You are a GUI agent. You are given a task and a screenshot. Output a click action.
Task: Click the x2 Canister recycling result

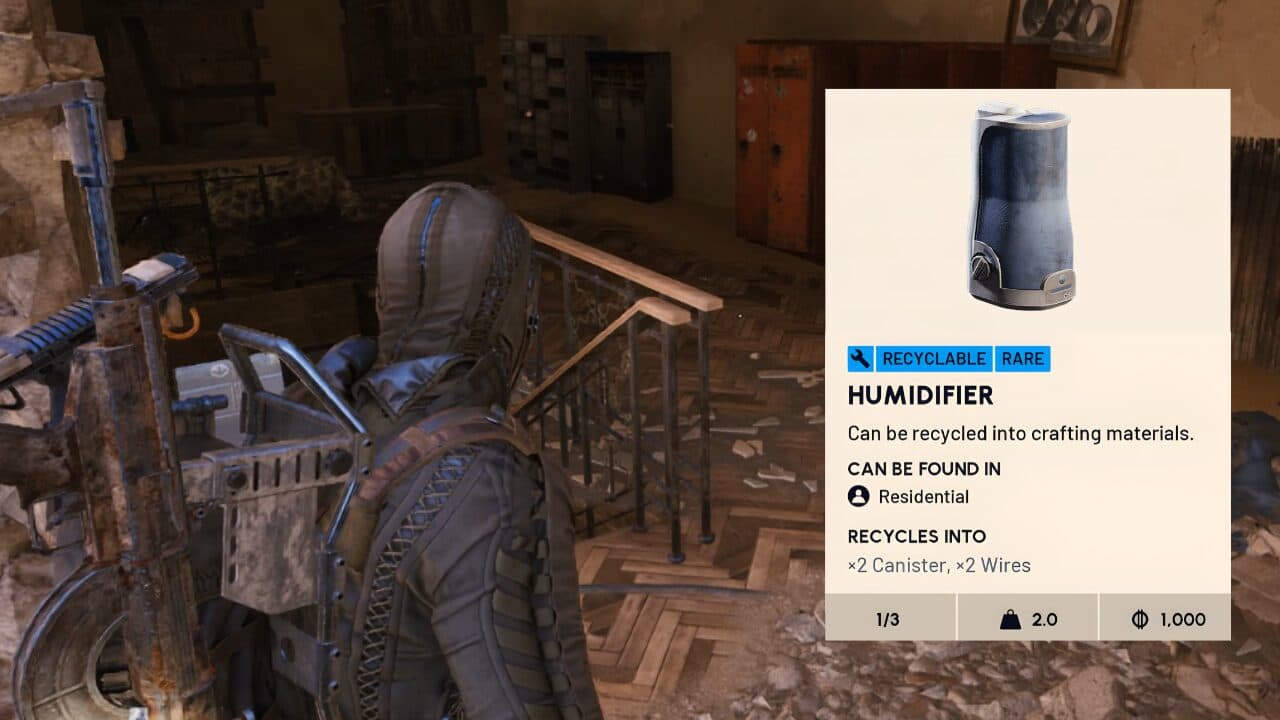(898, 565)
